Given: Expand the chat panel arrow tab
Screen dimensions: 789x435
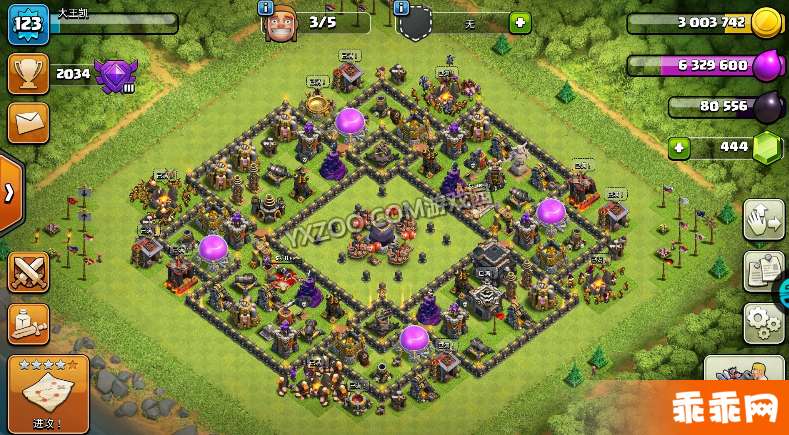Looking at the screenshot, I should click(x=9, y=192).
